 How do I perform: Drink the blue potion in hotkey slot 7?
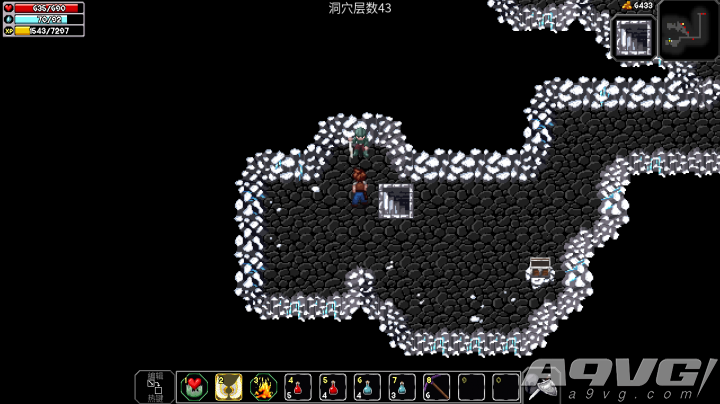click(403, 387)
